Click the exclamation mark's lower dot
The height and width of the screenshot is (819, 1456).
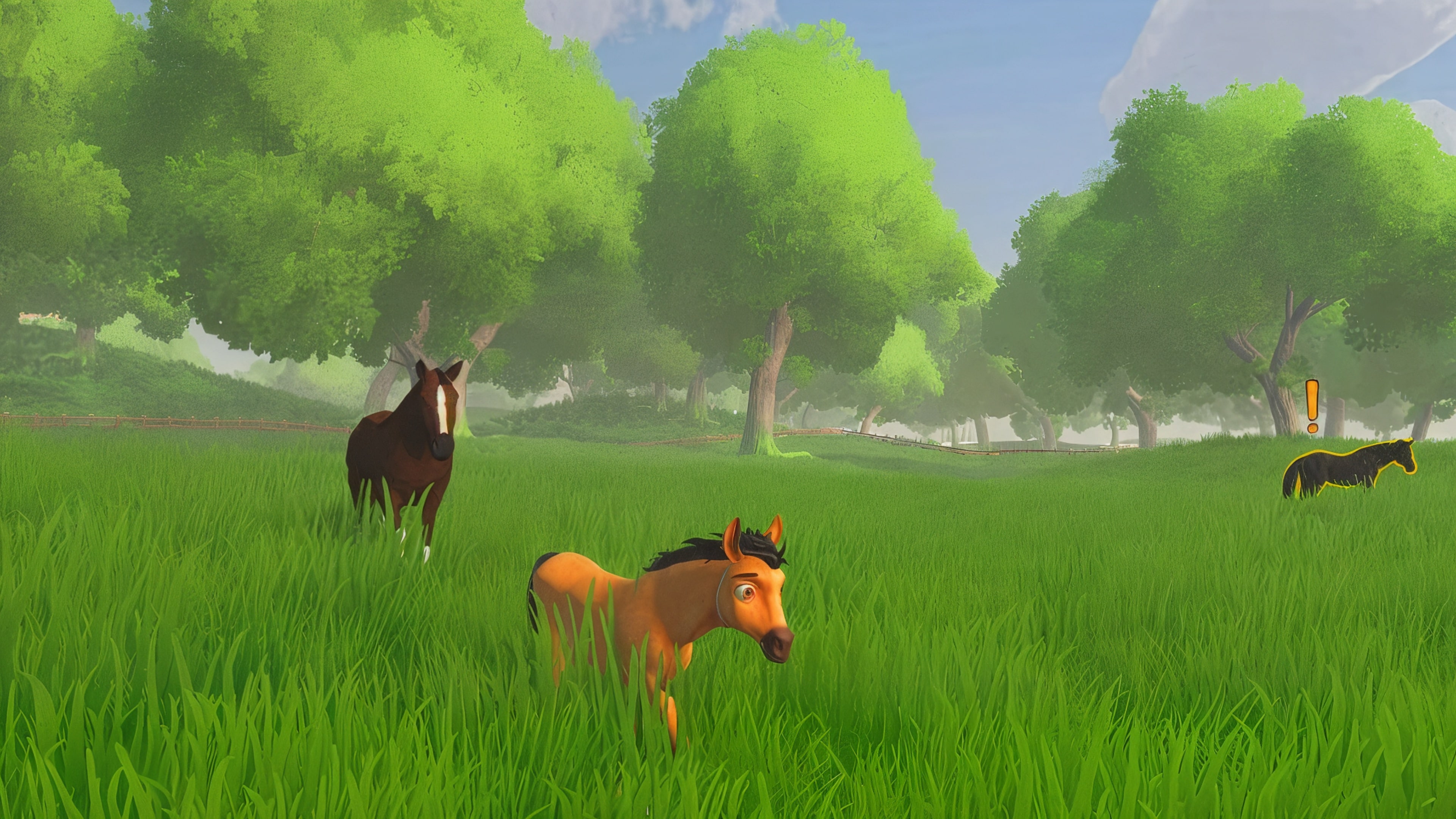1312,428
